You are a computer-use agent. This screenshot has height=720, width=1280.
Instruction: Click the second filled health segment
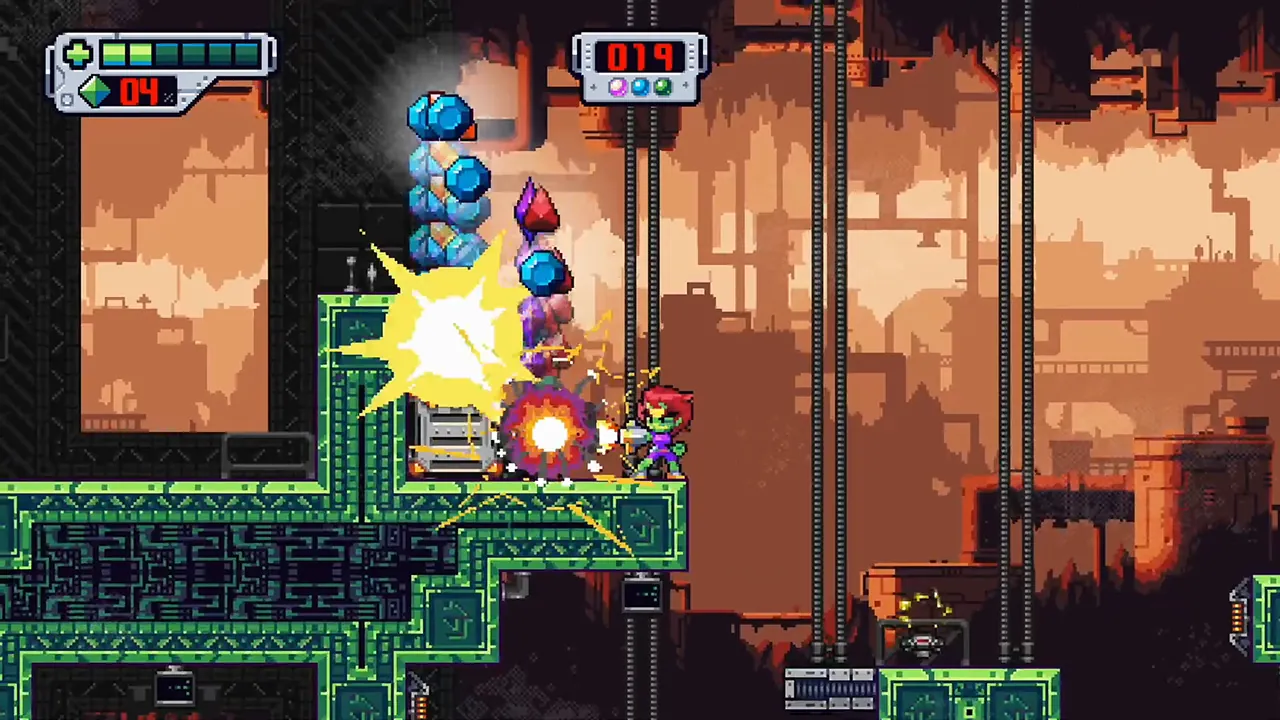[x=139, y=54]
